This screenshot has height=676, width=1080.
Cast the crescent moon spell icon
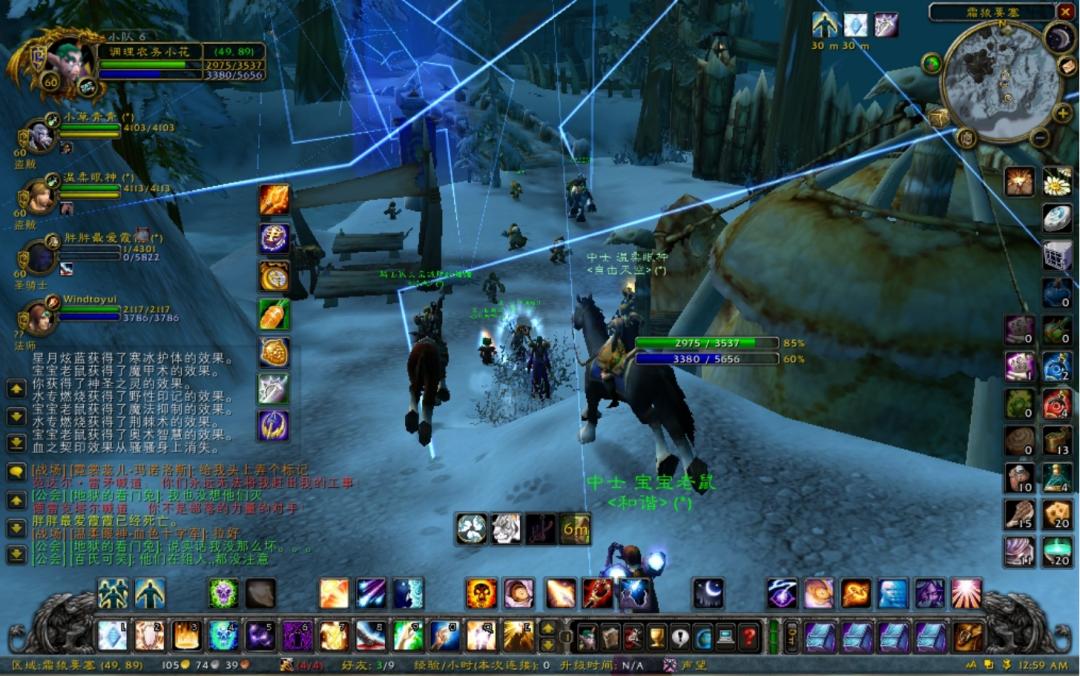tap(708, 594)
